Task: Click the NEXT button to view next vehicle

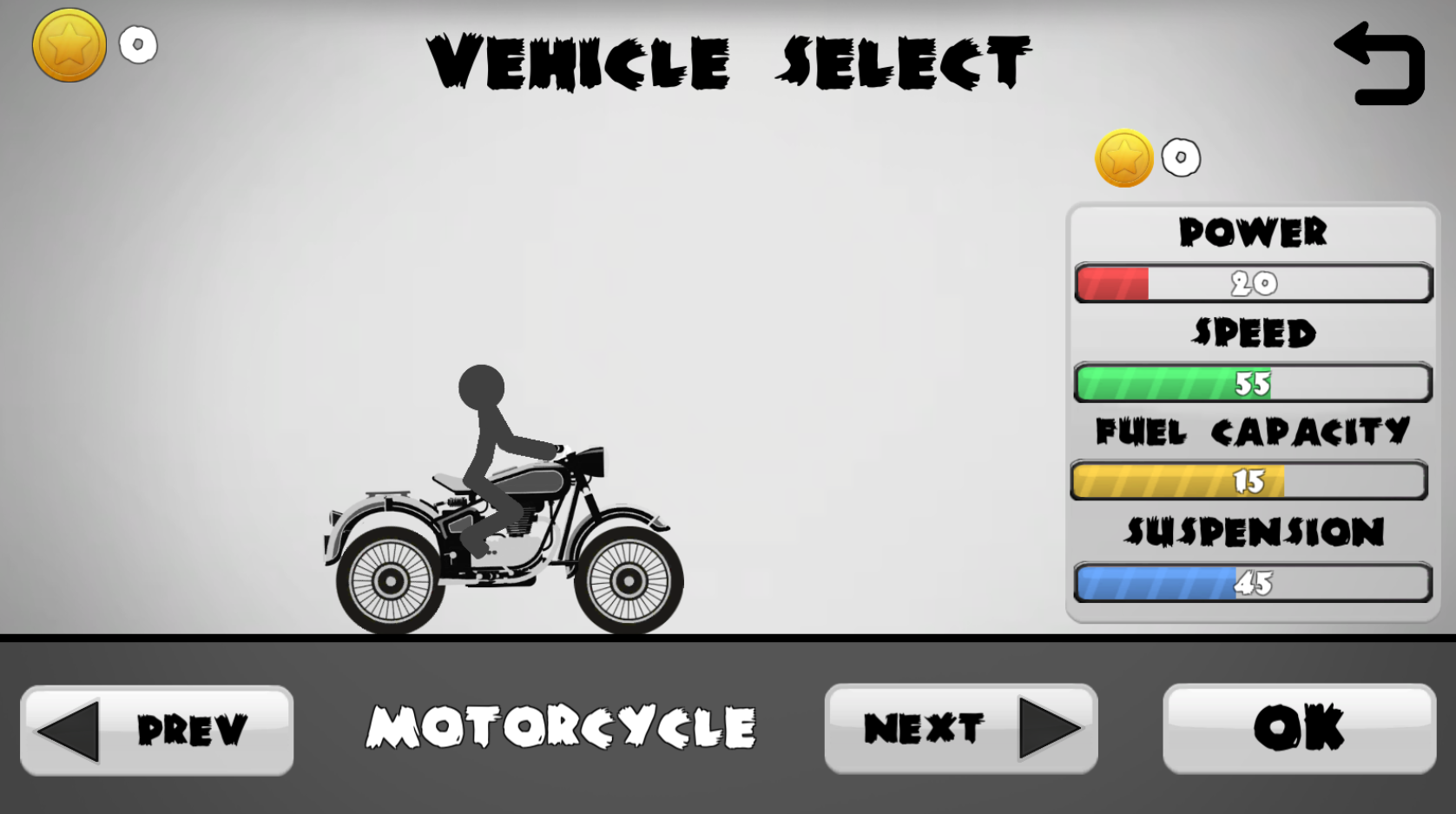Action: [959, 728]
